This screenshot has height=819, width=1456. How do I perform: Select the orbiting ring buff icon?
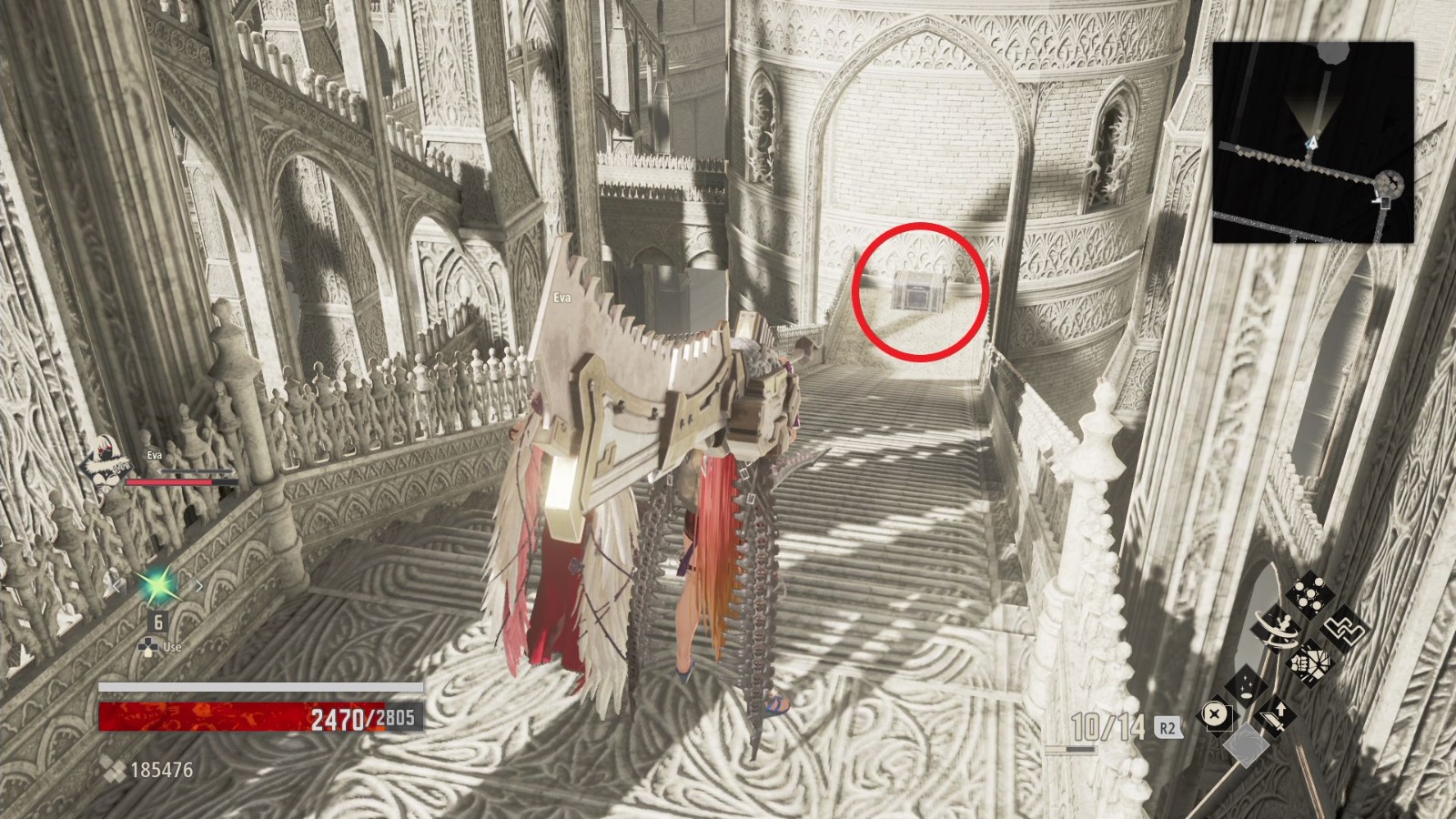click(x=1277, y=628)
